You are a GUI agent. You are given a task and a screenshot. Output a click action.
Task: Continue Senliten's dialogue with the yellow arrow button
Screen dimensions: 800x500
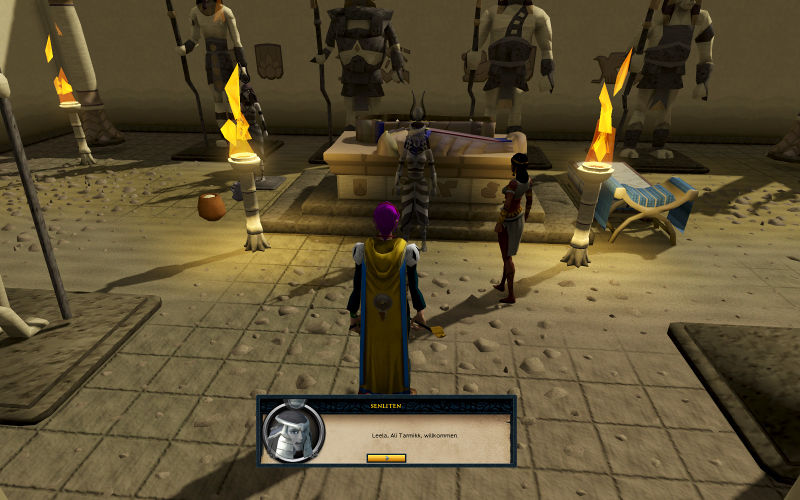point(386,458)
